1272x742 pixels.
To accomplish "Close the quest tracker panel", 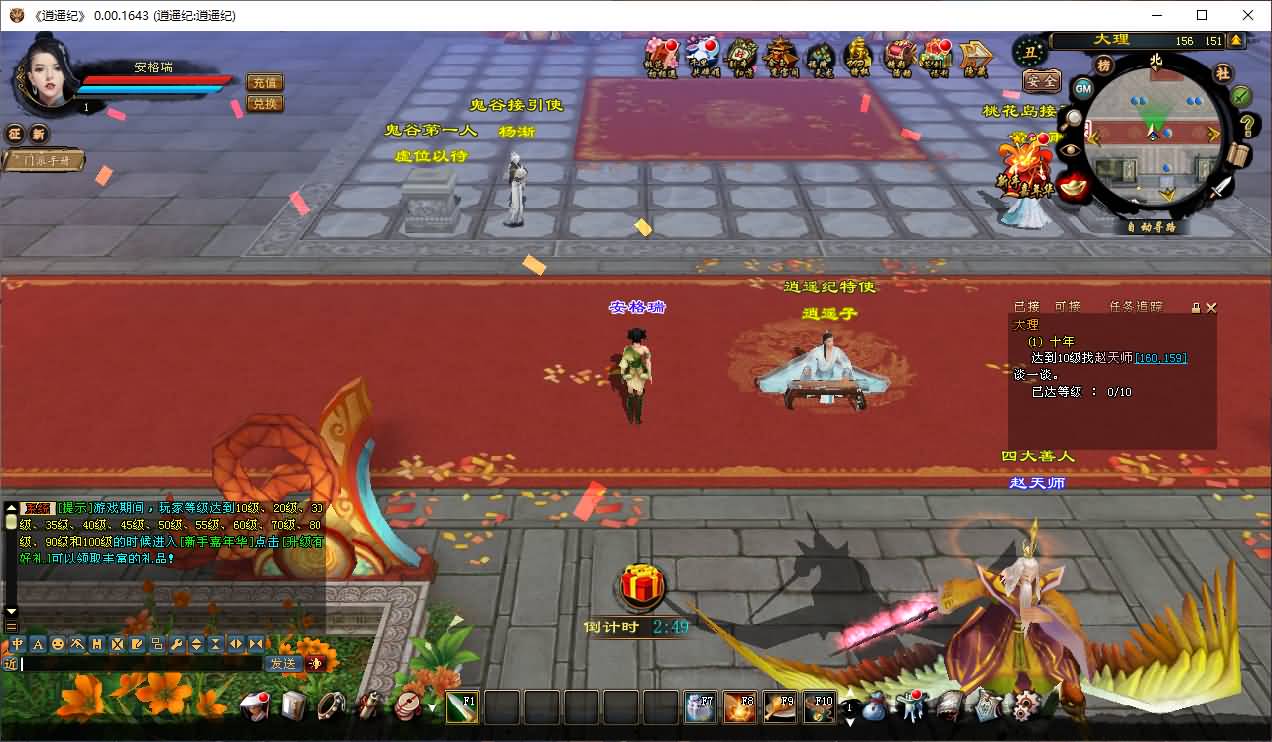I will [x=1212, y=308].
